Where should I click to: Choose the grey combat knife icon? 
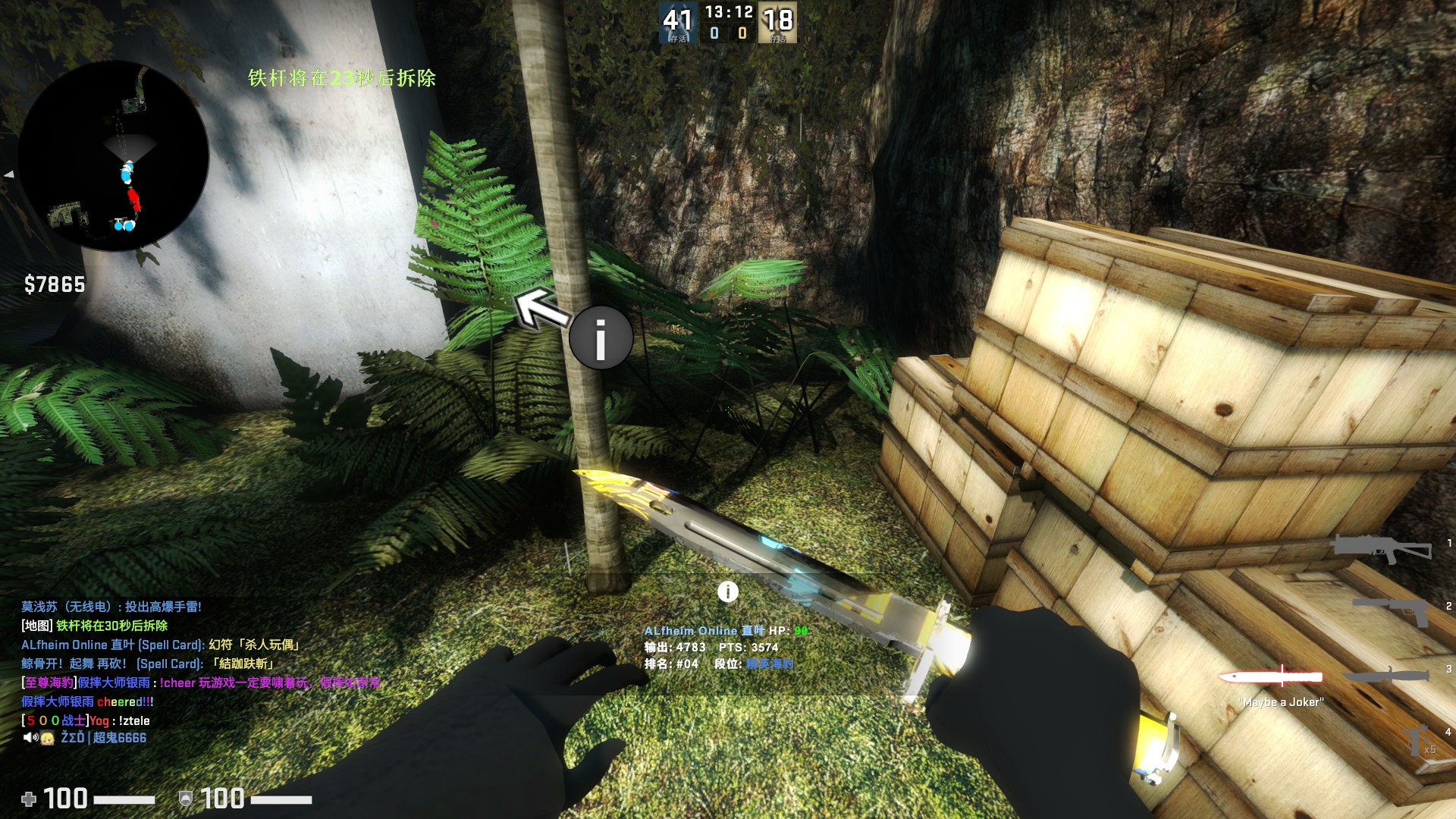(x=1386, y=674)
